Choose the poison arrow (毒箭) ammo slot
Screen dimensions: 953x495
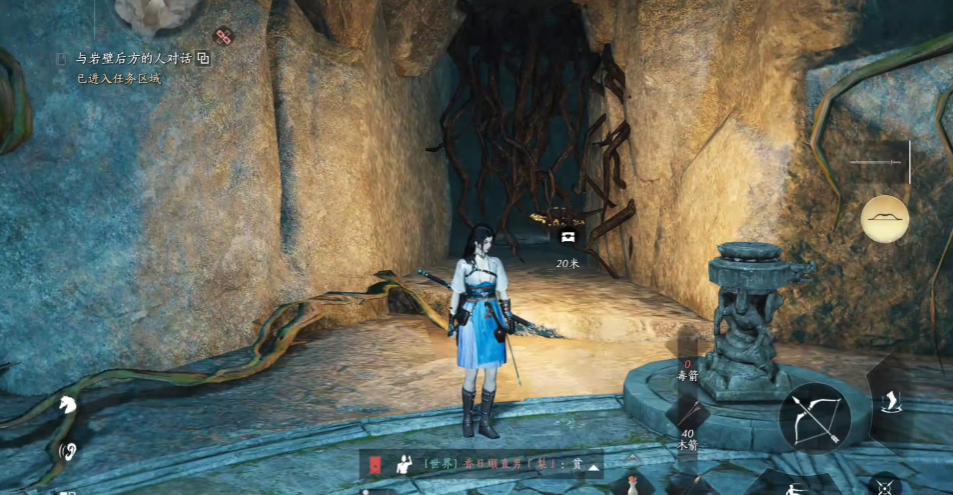click(686, 371)
